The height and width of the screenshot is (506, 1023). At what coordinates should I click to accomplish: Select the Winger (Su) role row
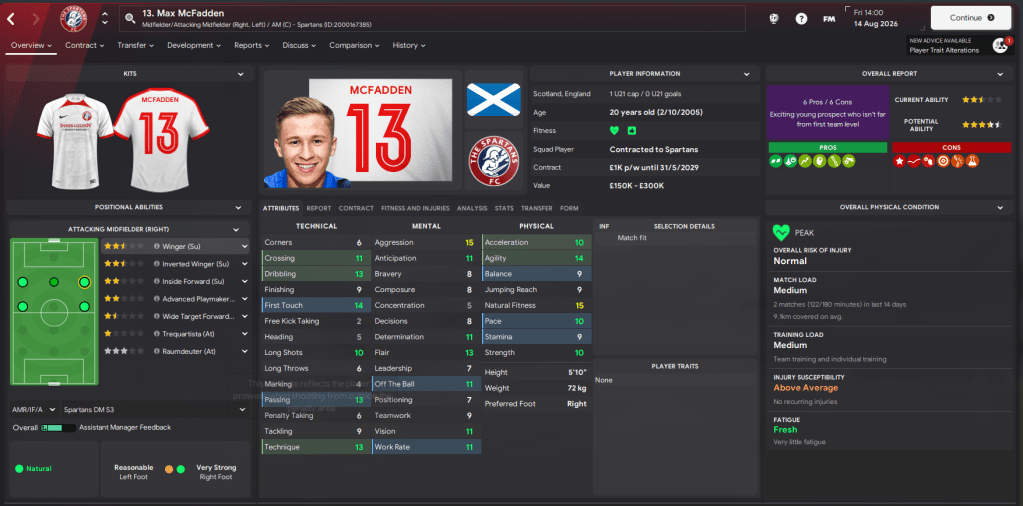[x=178, y=246]
